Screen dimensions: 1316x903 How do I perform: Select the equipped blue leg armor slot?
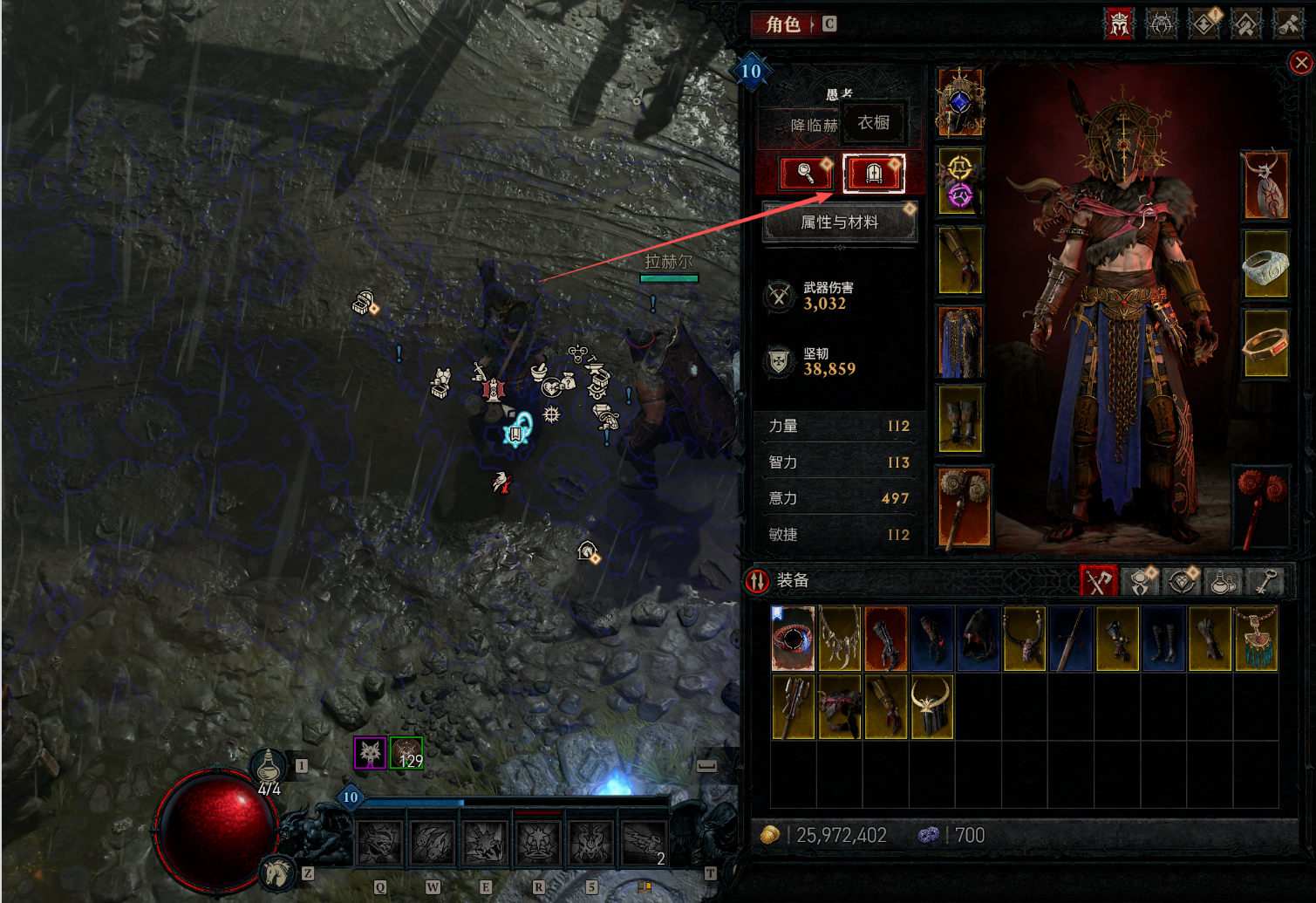[x=960, y=342]
